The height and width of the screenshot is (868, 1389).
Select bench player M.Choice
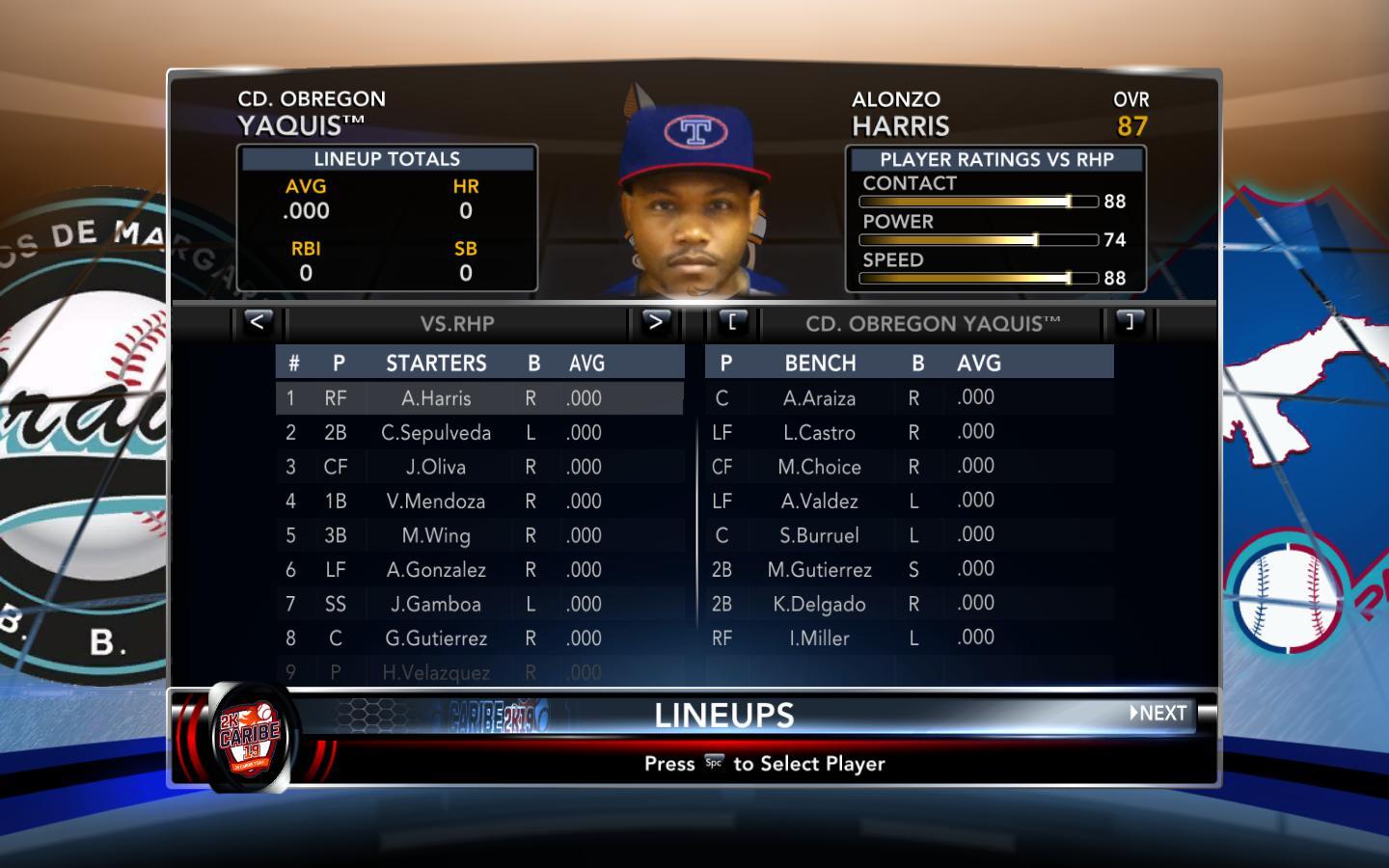(x=819, y=467)
